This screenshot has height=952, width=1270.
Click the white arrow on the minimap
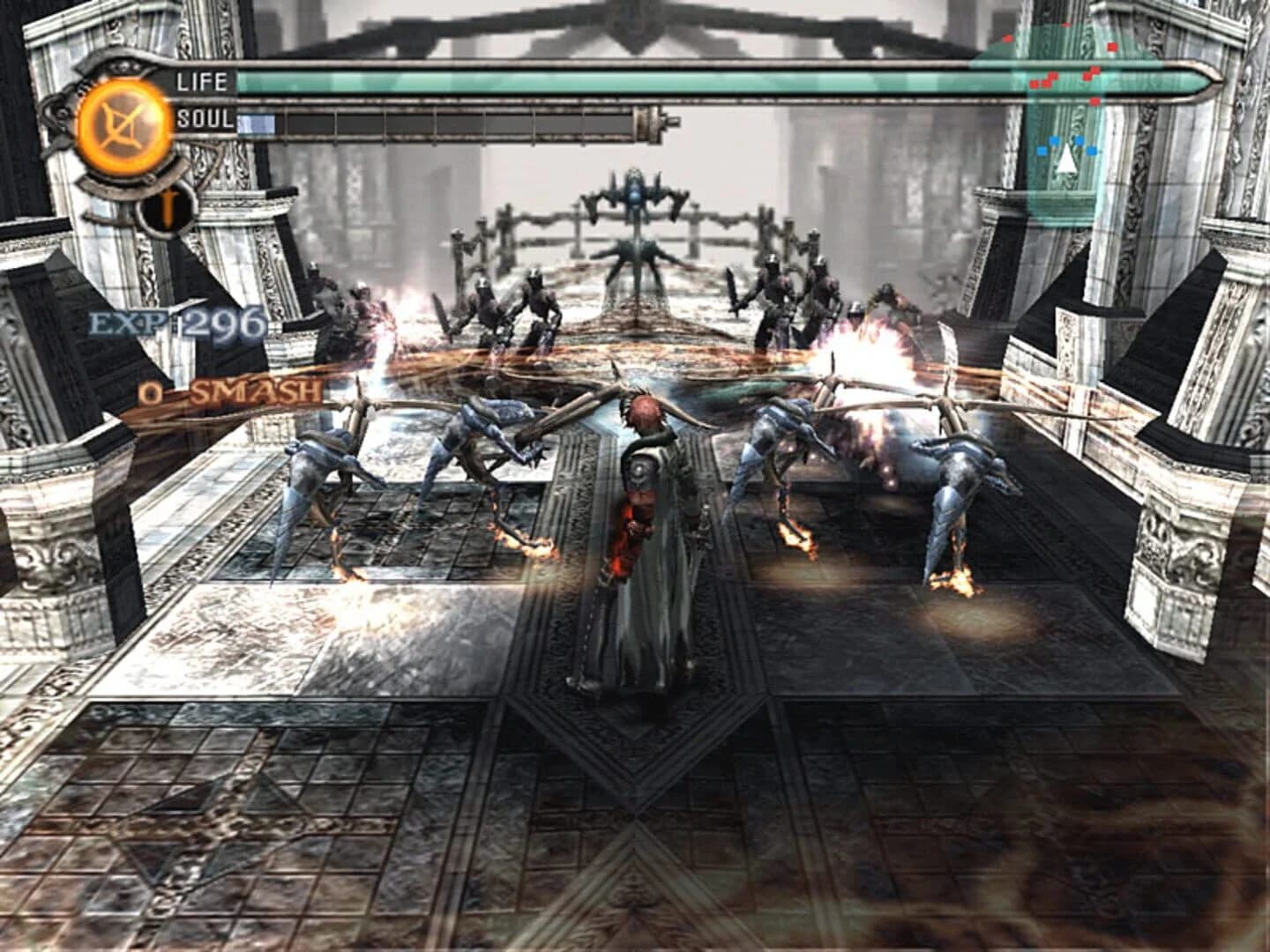coord(1066,160)
